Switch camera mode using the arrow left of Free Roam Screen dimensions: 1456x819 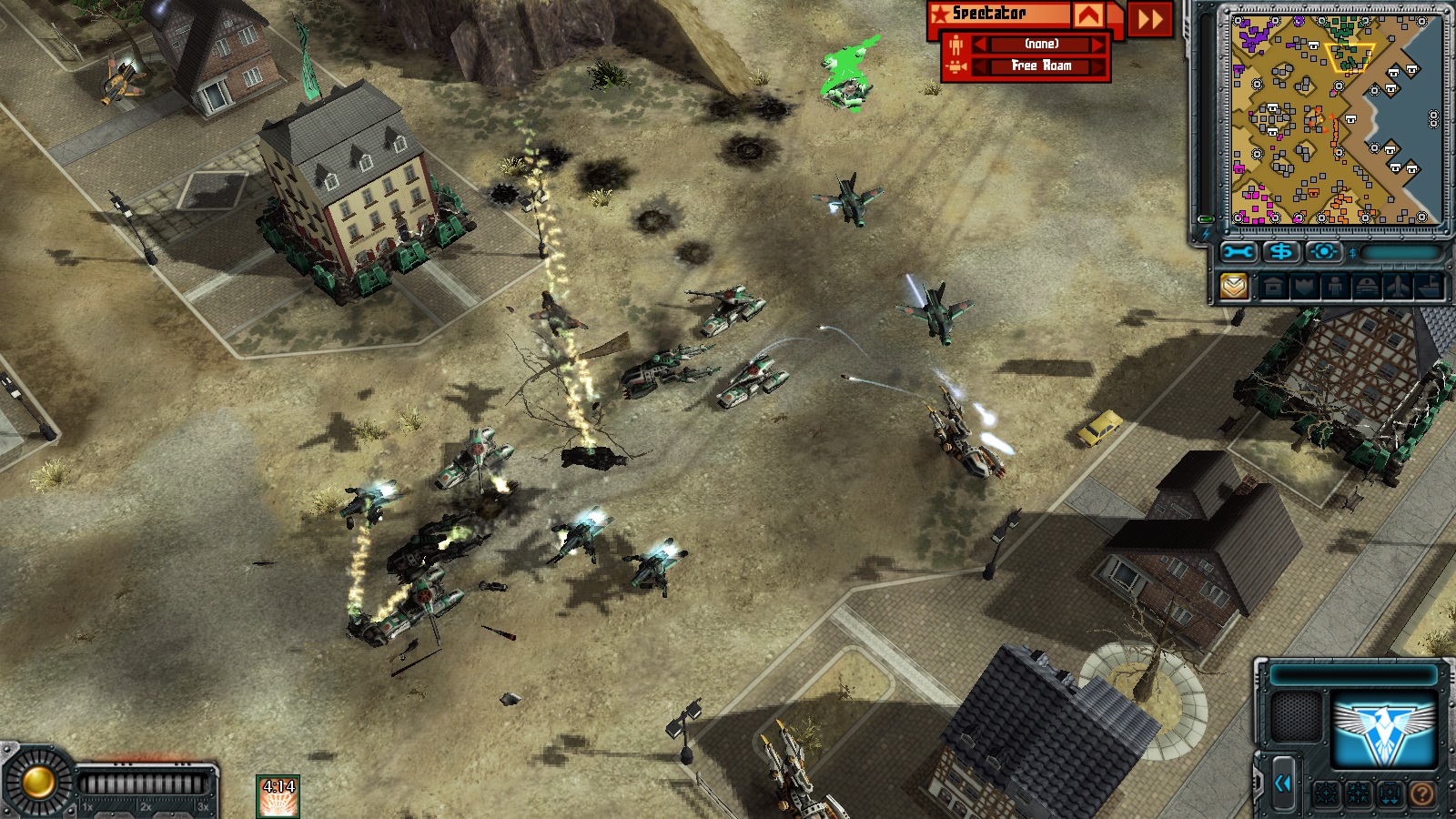click(980, 66)
